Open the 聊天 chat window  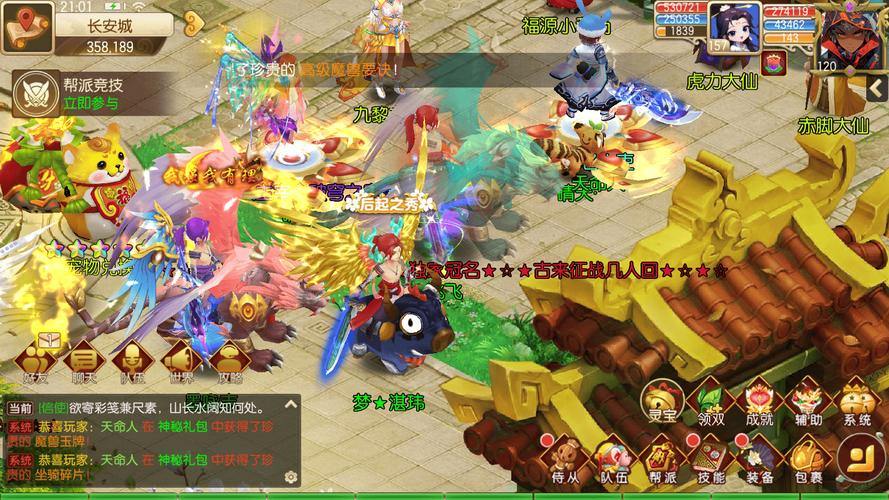pyautogui.click(x=84, y=362)
